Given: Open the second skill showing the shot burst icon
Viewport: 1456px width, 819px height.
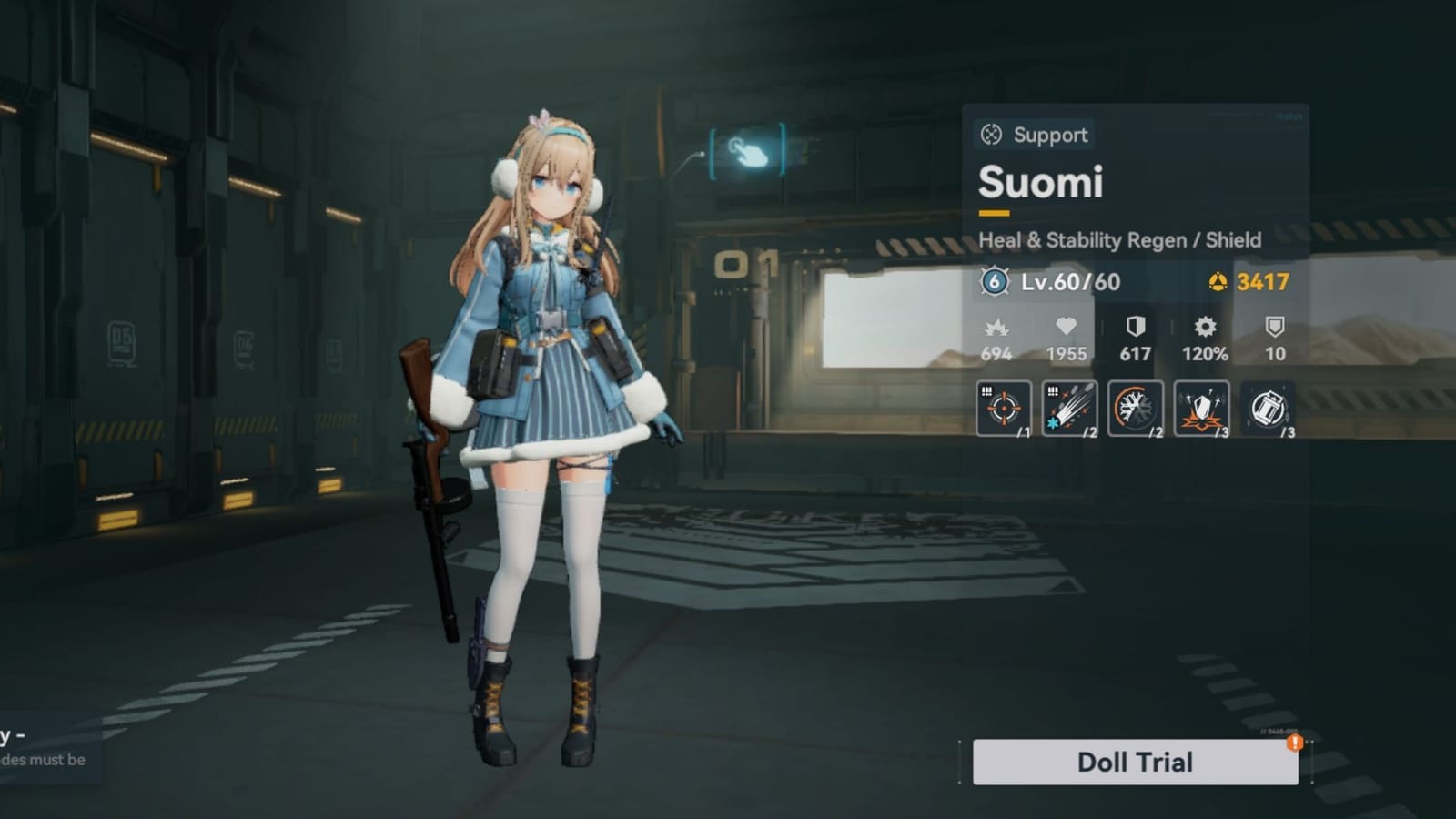Looking at the screenshot, I should point(1068,409).
